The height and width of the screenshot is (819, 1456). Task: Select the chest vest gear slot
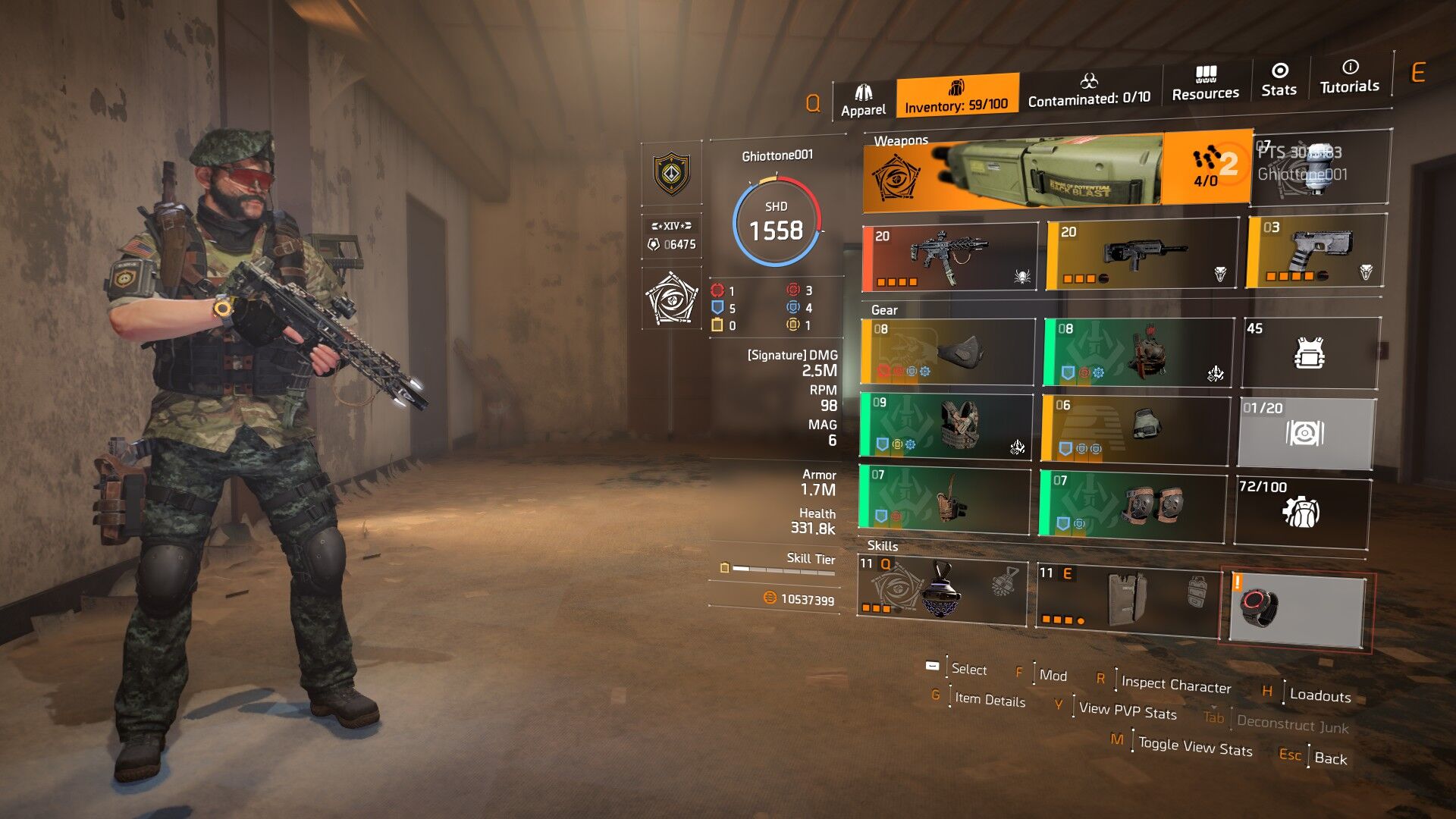pos(946,426)
